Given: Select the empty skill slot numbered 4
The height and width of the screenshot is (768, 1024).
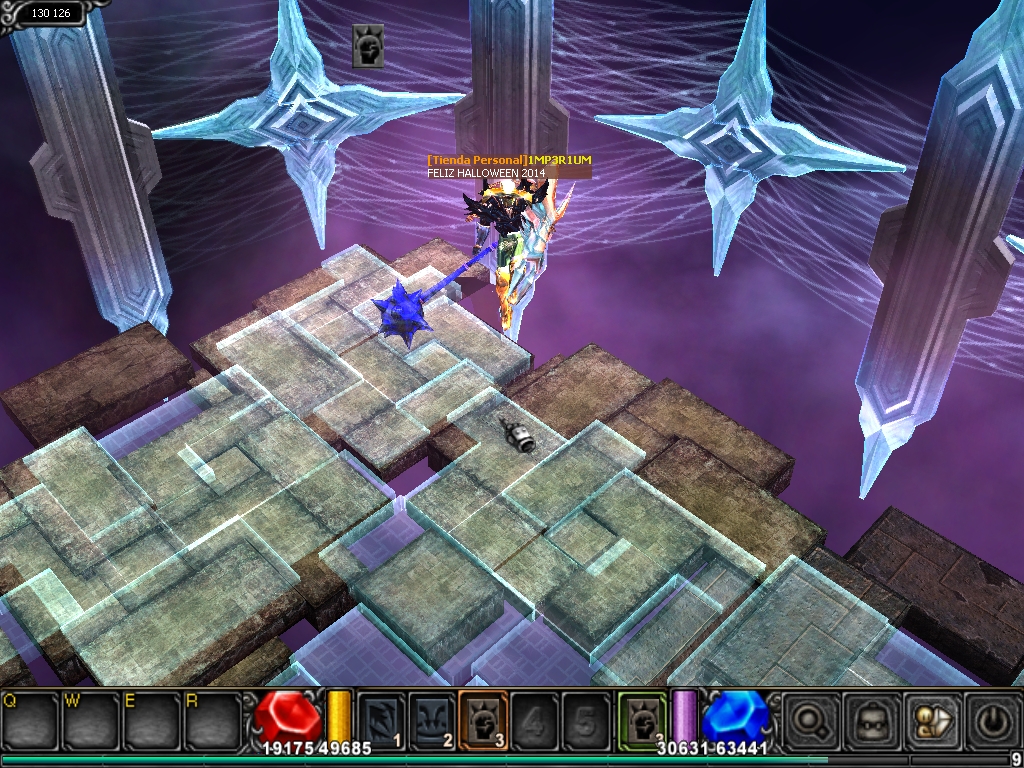Looking at the screenshot, I should 535,718.
